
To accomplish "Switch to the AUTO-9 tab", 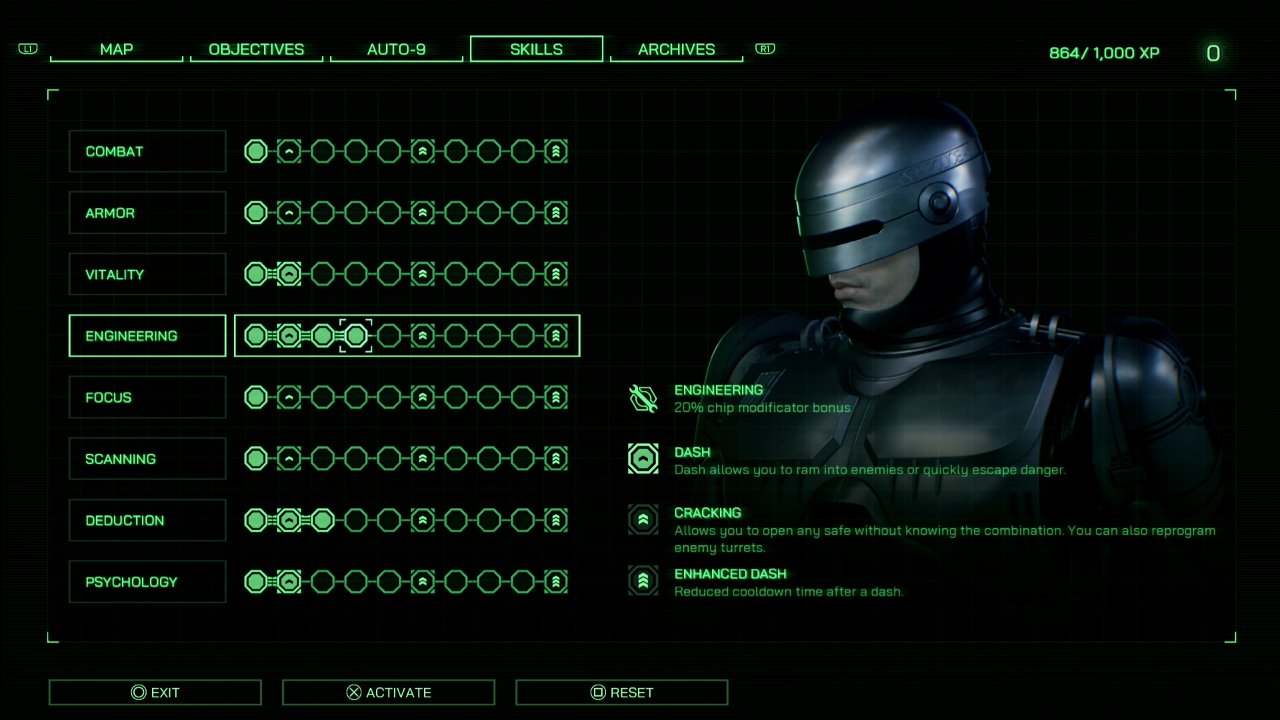I will [x=396, y=49].
